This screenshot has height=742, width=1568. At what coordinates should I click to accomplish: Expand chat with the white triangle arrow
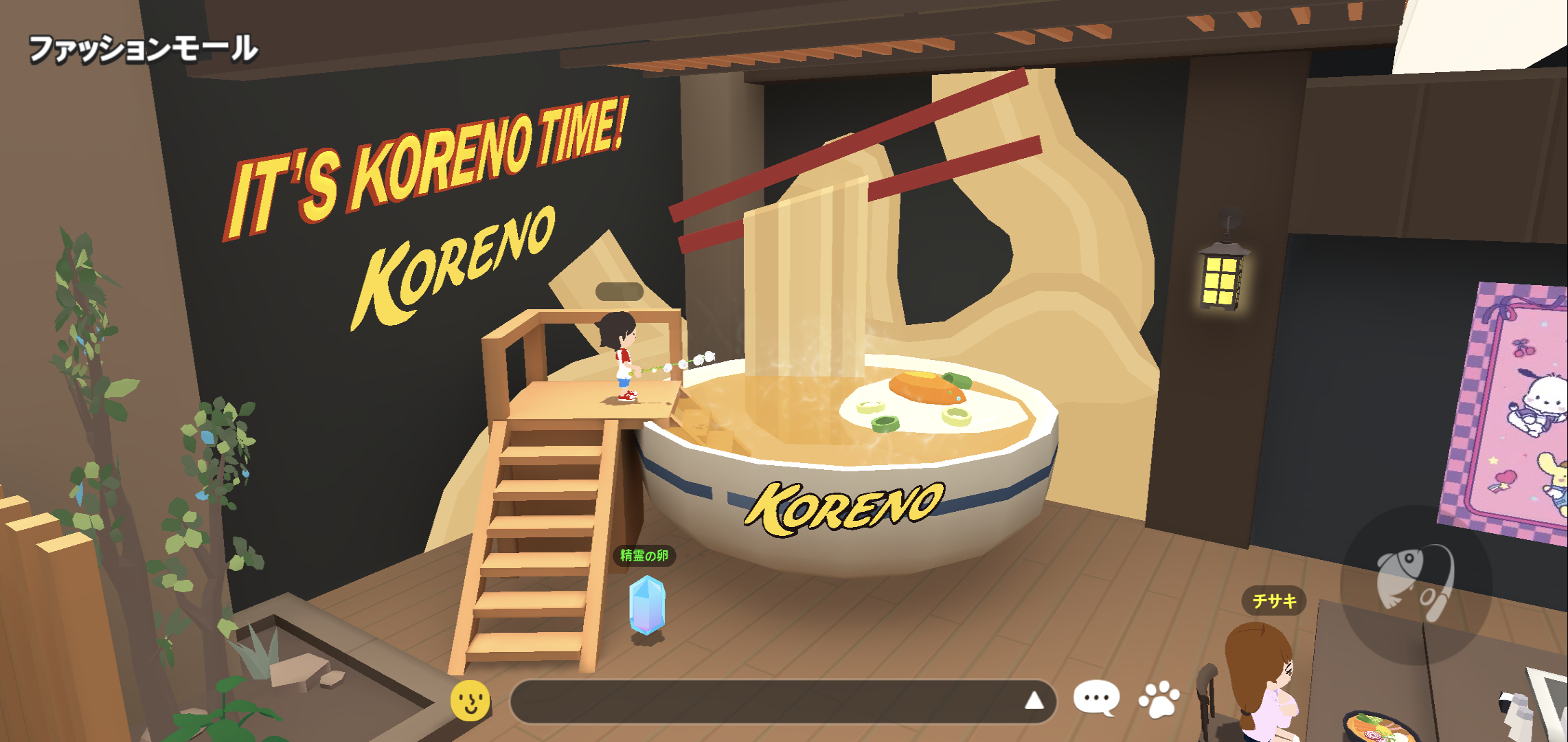1034,701
